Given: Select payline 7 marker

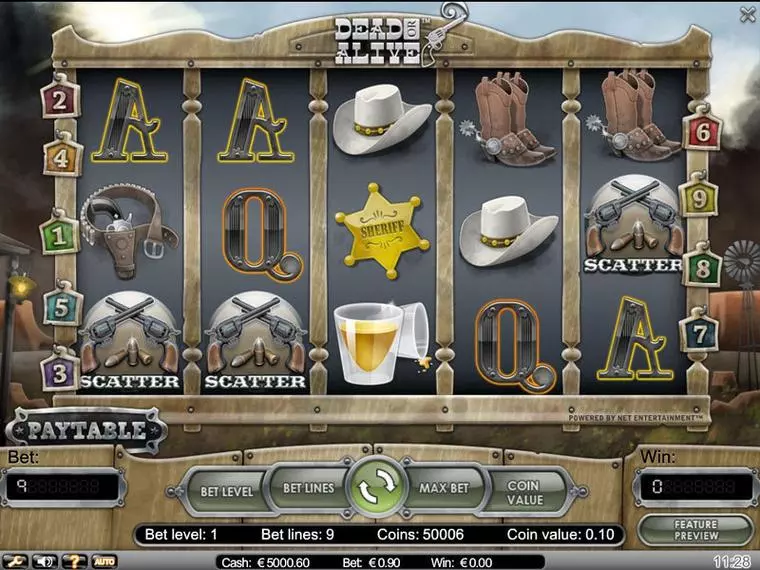Looking at the screenshot, I should [699, 333].
